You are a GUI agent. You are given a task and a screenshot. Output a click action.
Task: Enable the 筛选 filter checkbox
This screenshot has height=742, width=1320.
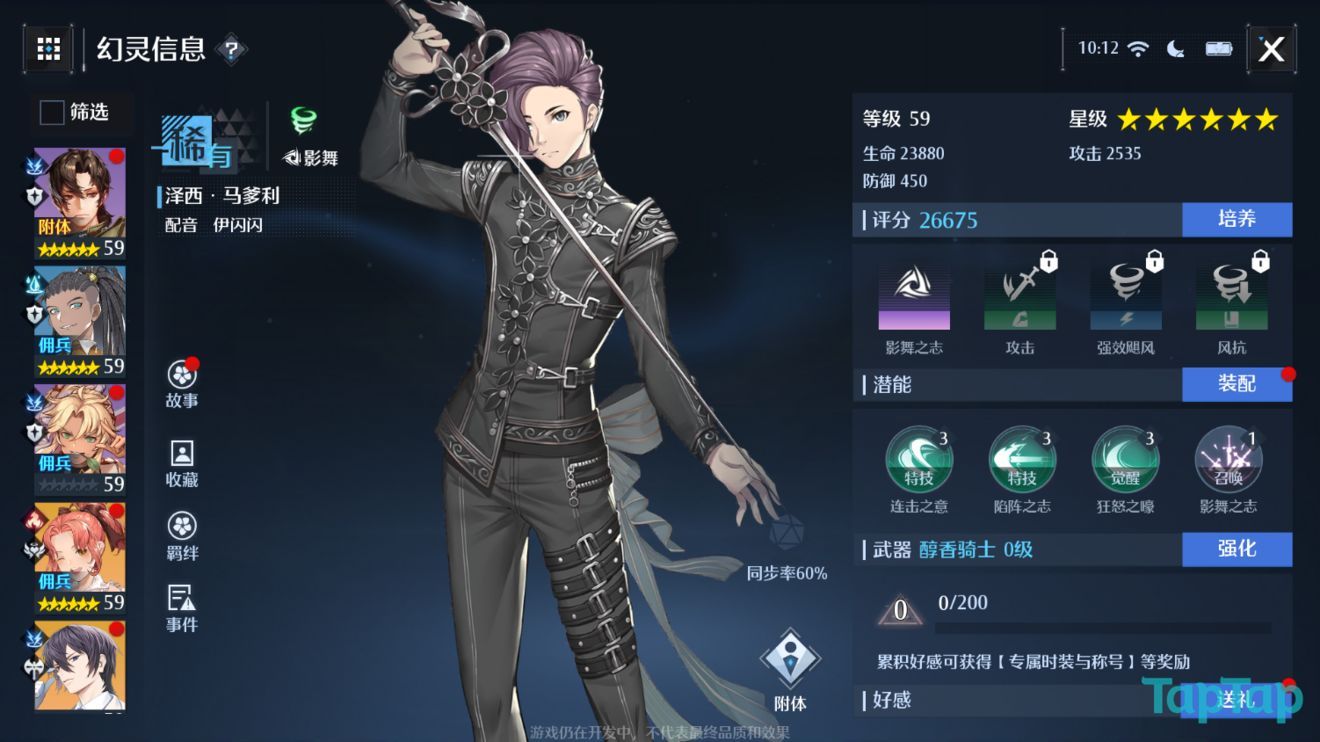(x=50, y=113)
